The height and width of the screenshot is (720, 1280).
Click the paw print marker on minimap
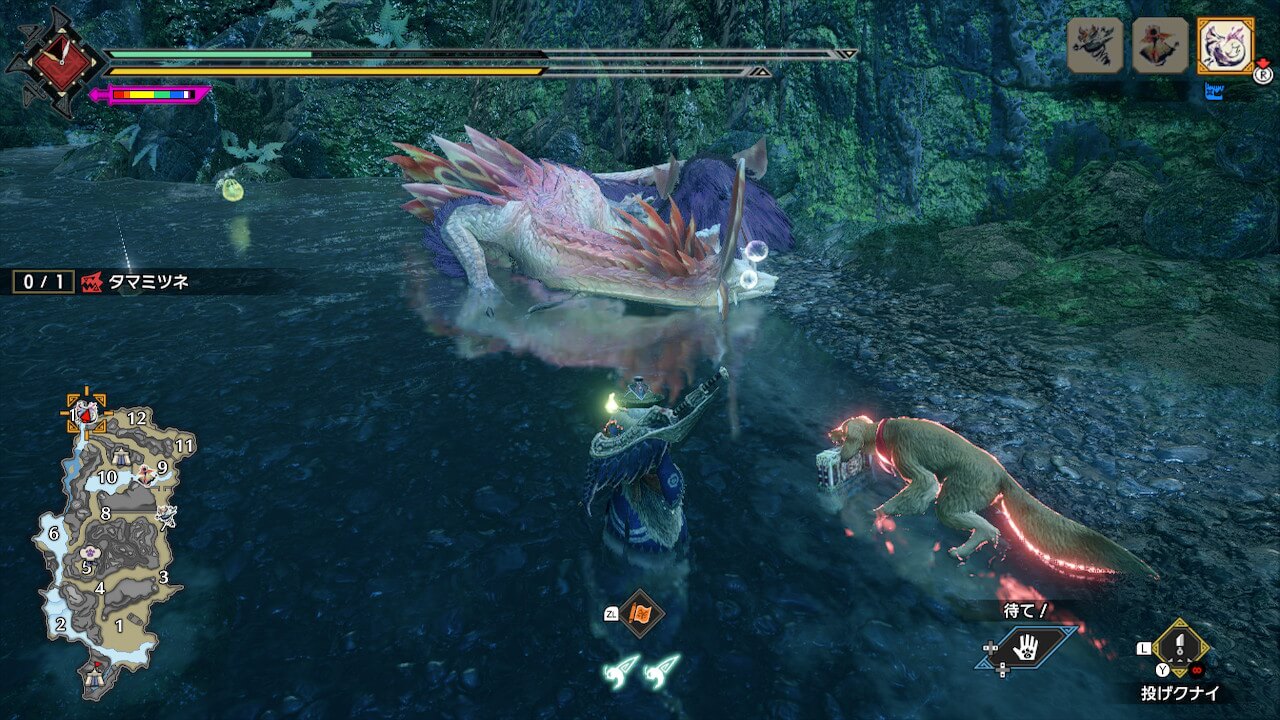coord(88,553)
